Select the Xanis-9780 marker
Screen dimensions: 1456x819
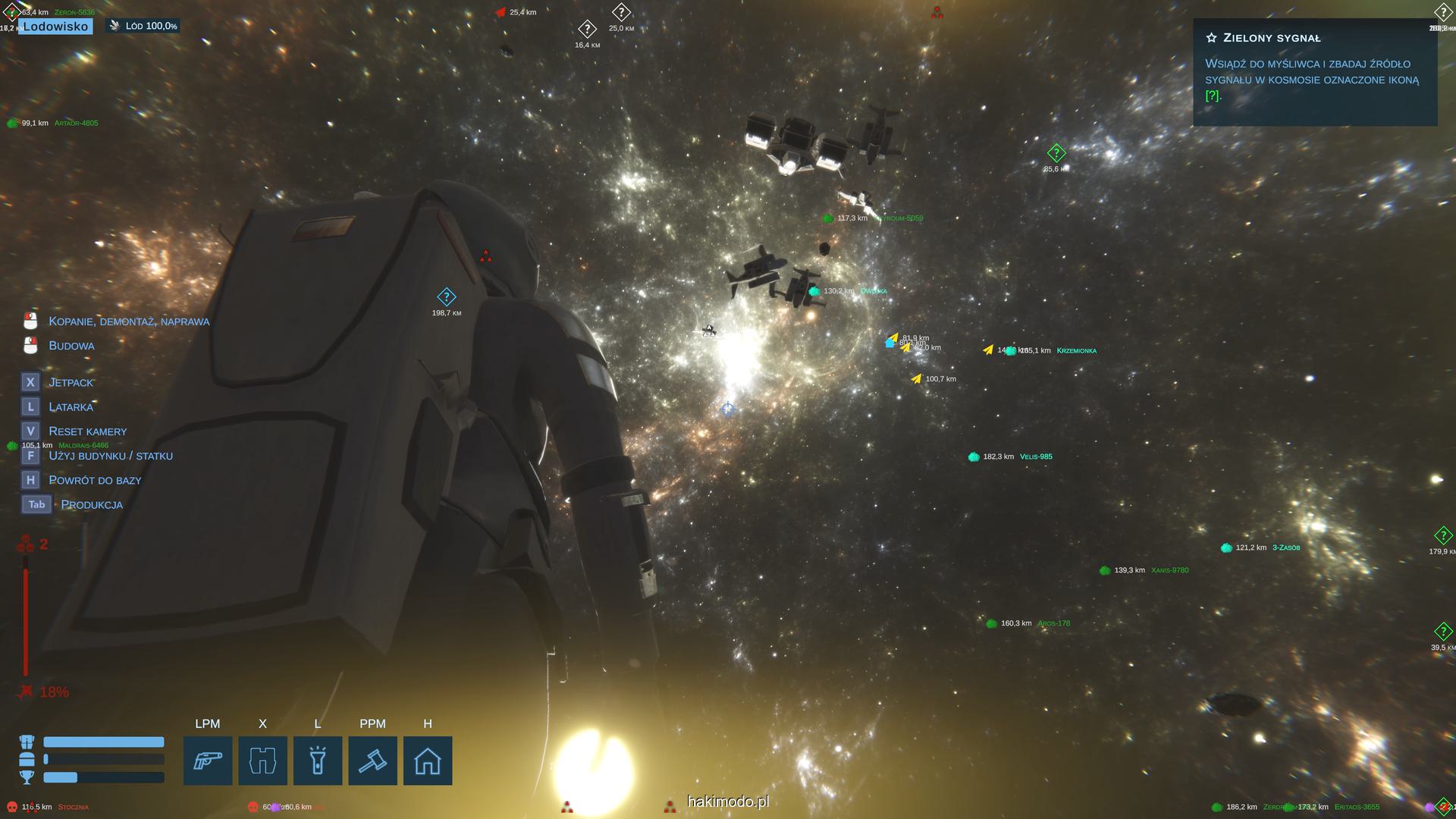[1106, 570]
